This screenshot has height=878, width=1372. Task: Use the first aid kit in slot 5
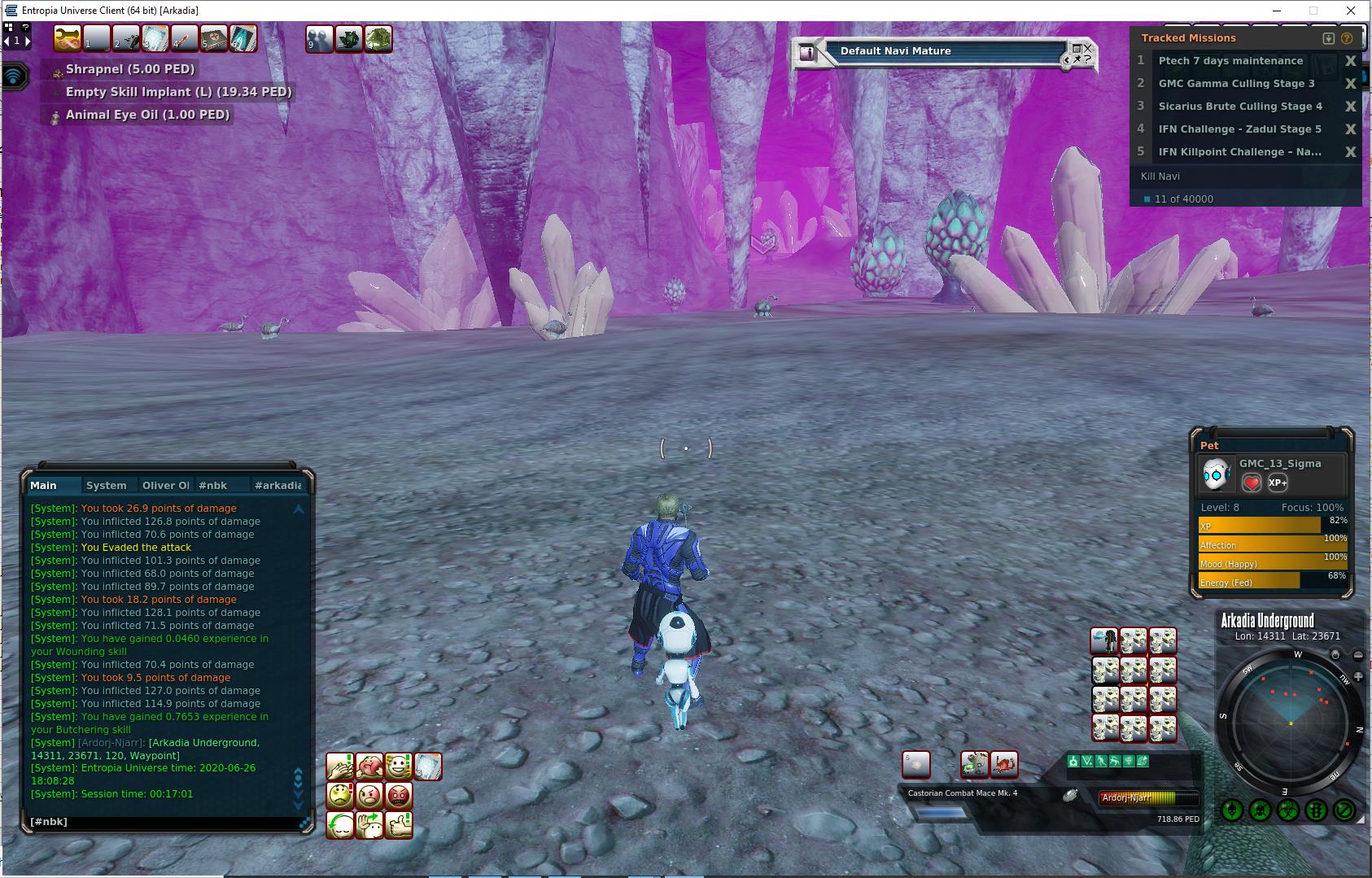pos(213,38)
